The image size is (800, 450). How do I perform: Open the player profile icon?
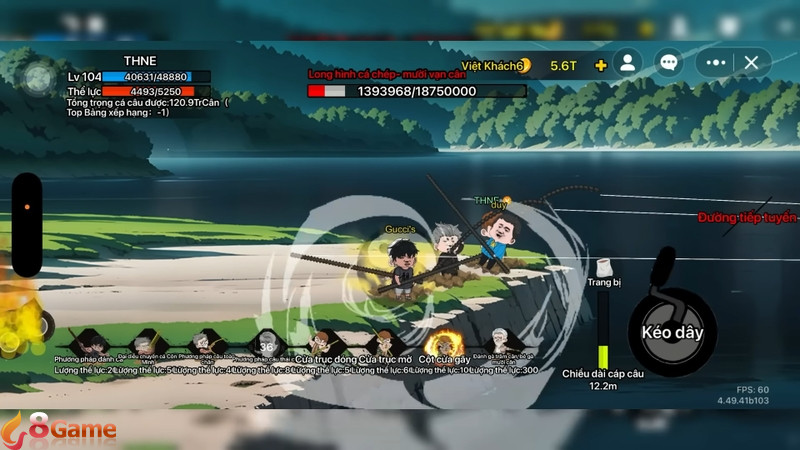click(627, 62)
